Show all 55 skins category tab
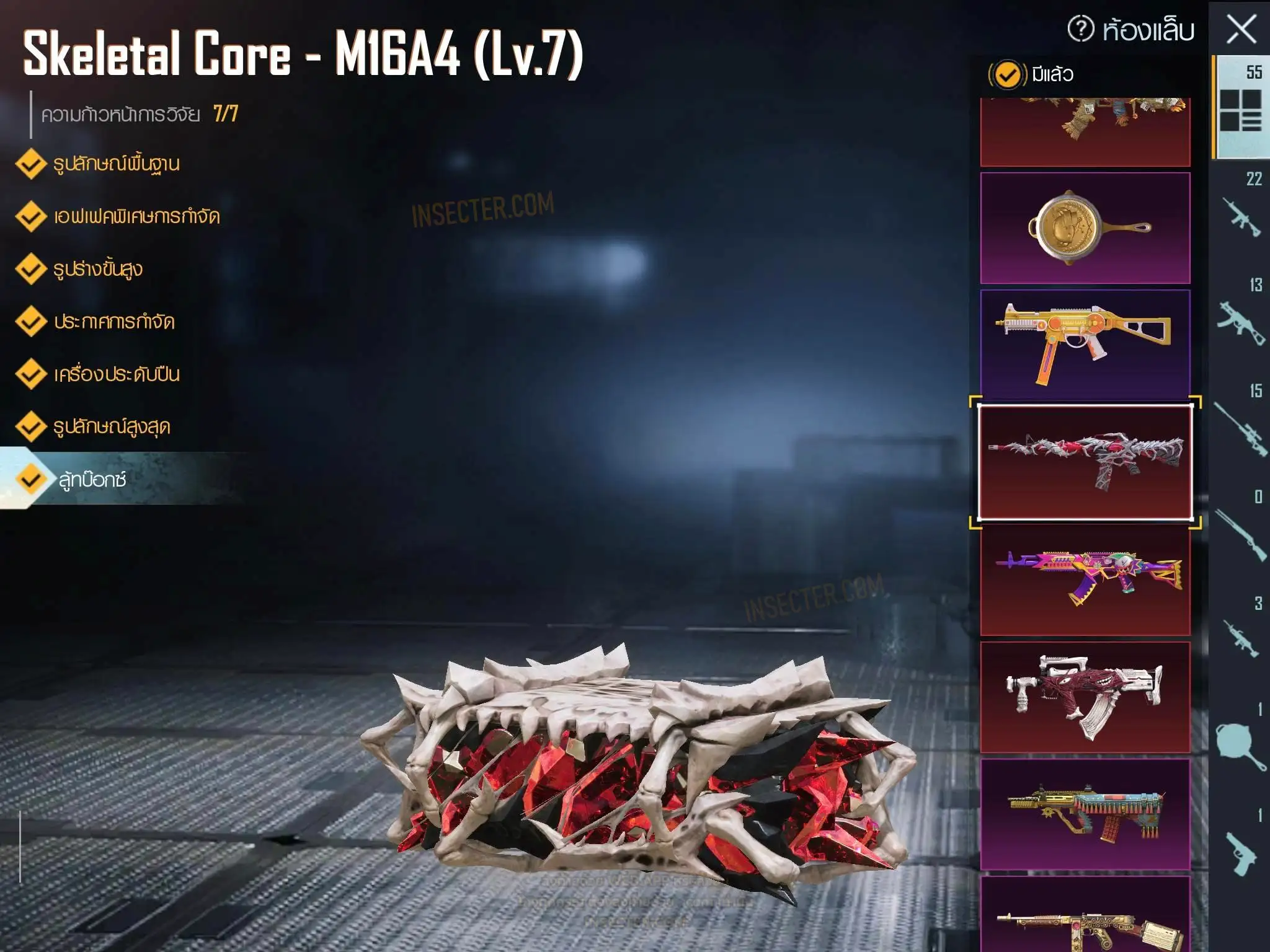Viewport: 1270px width, 952px height. pyautogui.click(x=1240, y=105)
